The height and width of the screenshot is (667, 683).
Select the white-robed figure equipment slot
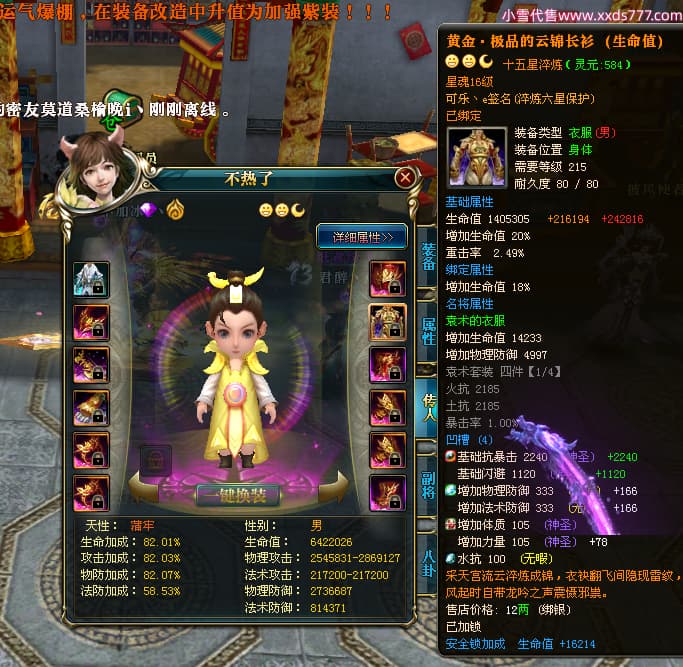(x=91, y=279)
